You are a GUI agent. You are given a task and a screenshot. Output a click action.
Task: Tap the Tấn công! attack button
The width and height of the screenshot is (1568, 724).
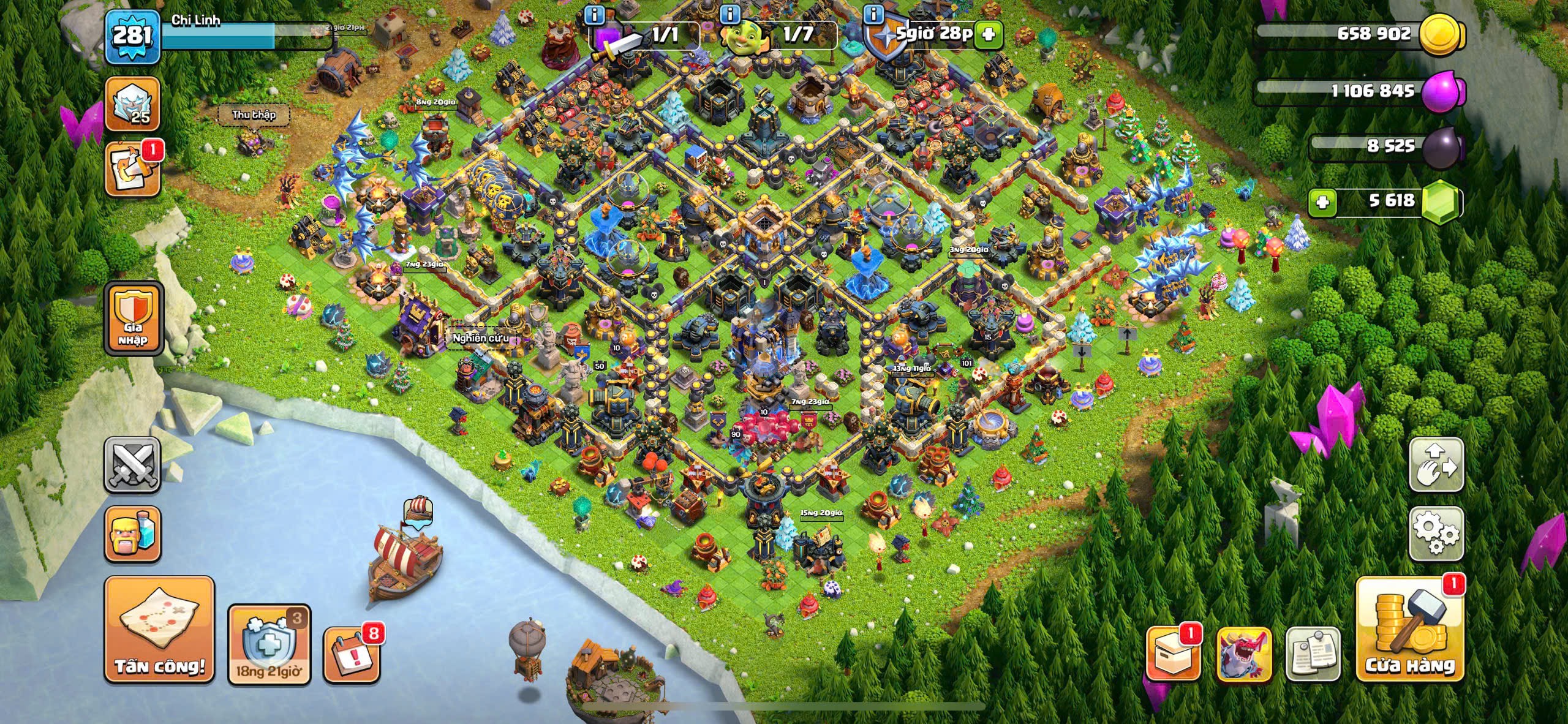(159, 630)
